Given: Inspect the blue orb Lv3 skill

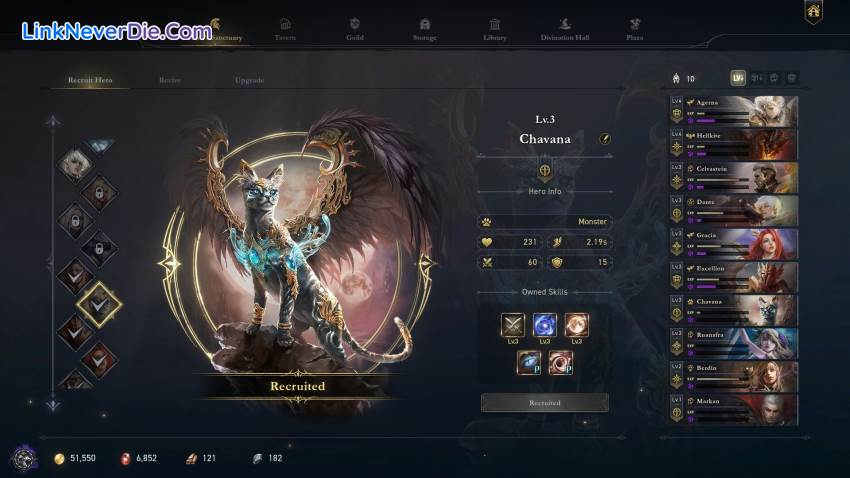Looking at the screenshot, I should tap(545, 326).
